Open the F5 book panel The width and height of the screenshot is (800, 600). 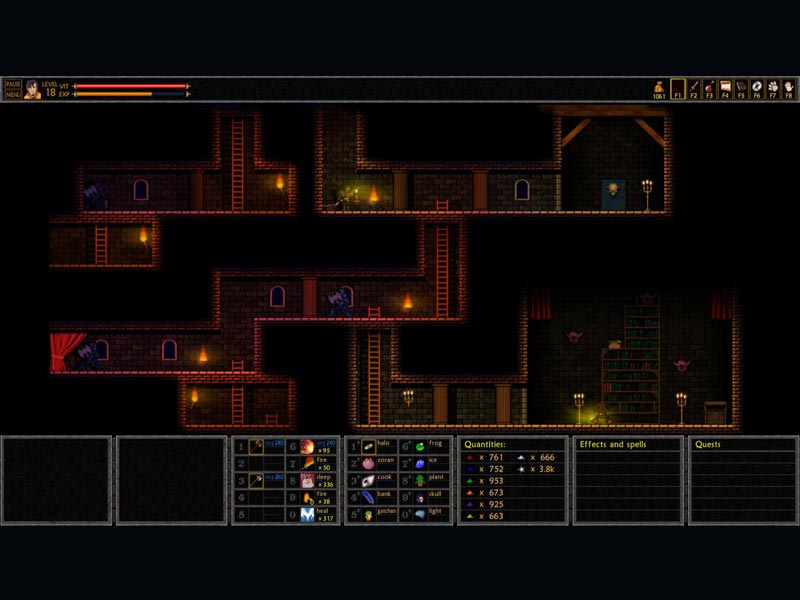741,89
